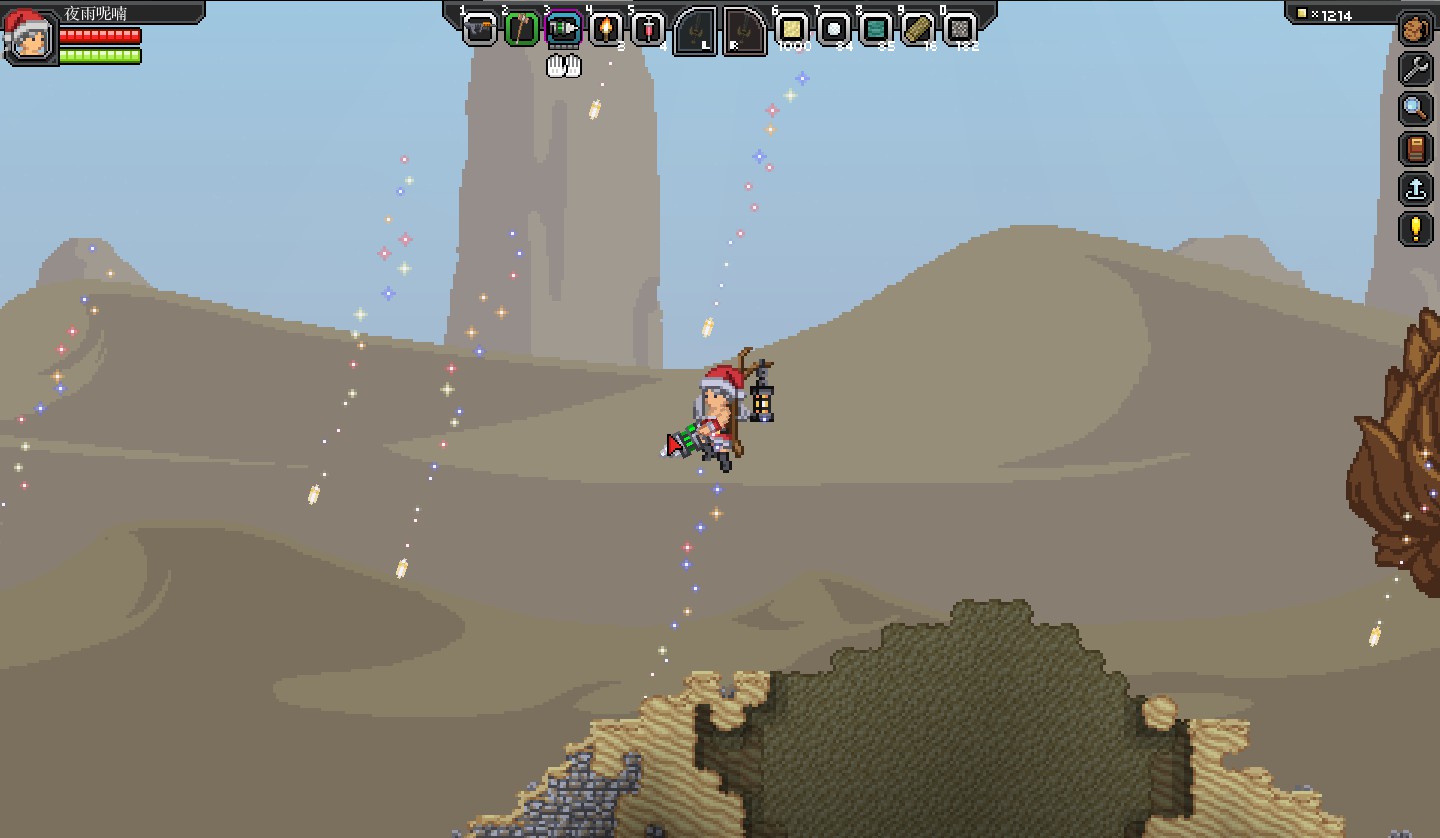Select the green drill tool in slot 3

[564, 29]
